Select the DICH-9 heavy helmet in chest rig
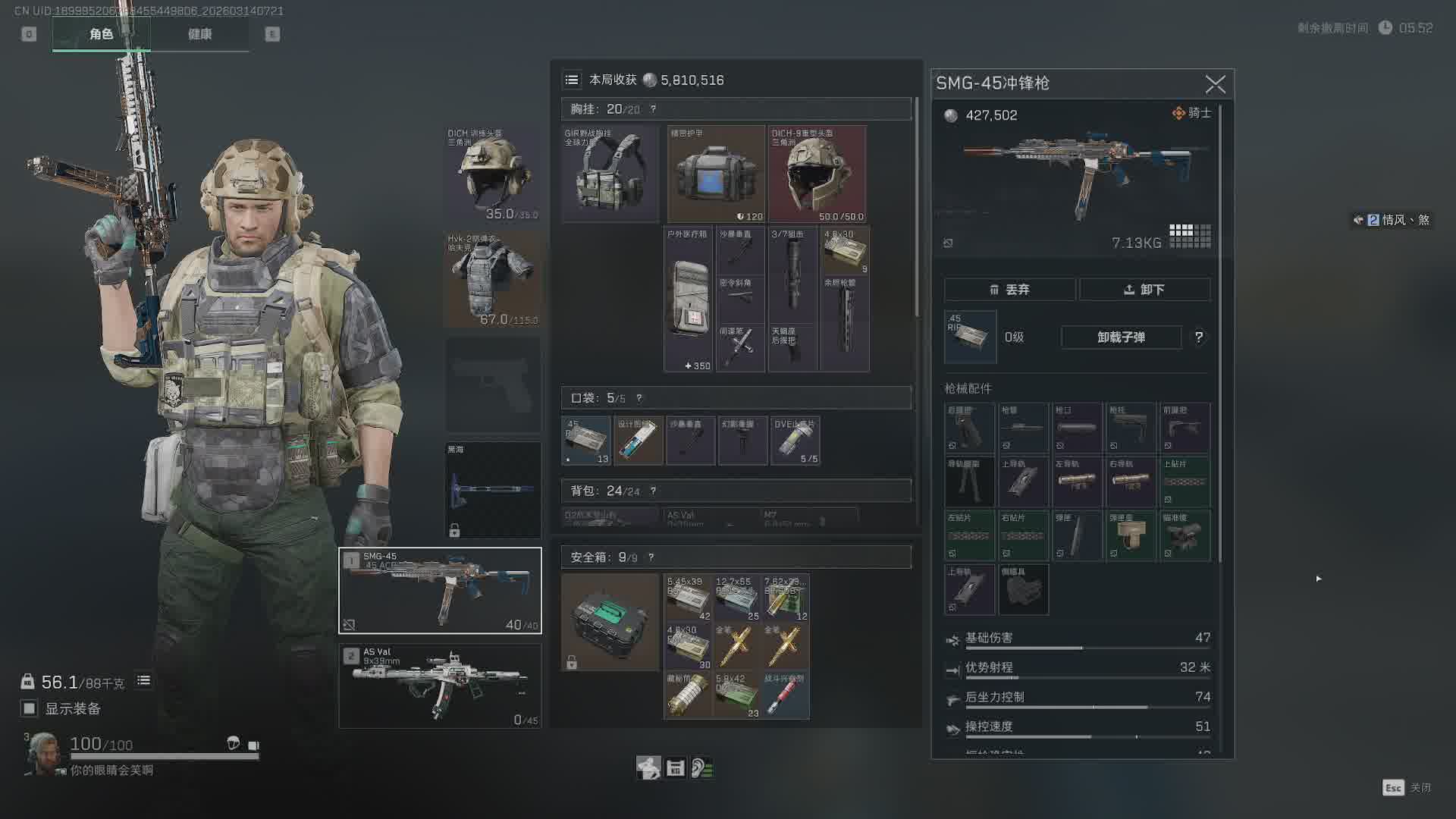 817,174
